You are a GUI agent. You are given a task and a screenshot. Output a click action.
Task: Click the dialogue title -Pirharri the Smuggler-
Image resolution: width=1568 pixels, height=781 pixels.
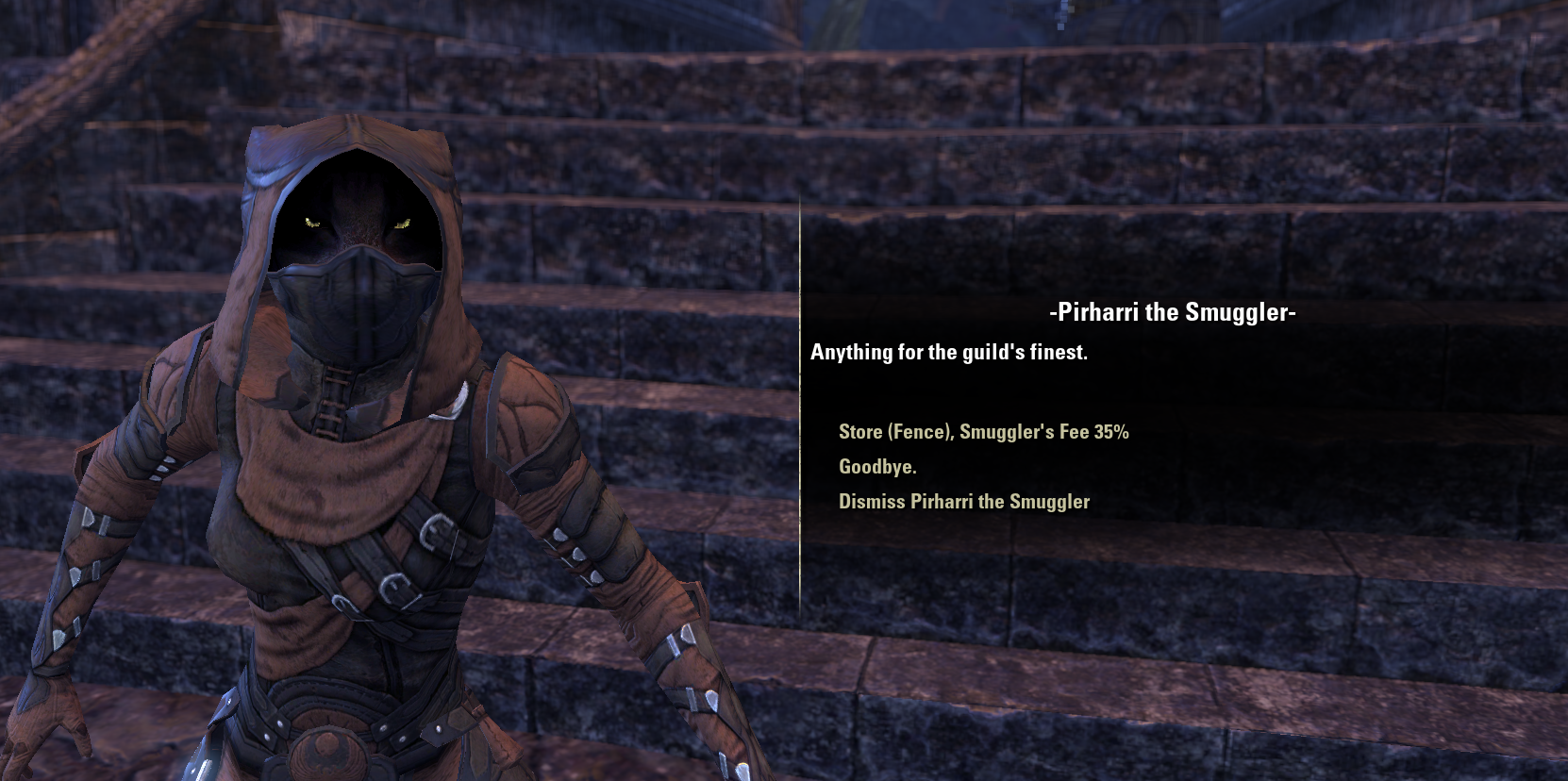tap(1170, 312)
